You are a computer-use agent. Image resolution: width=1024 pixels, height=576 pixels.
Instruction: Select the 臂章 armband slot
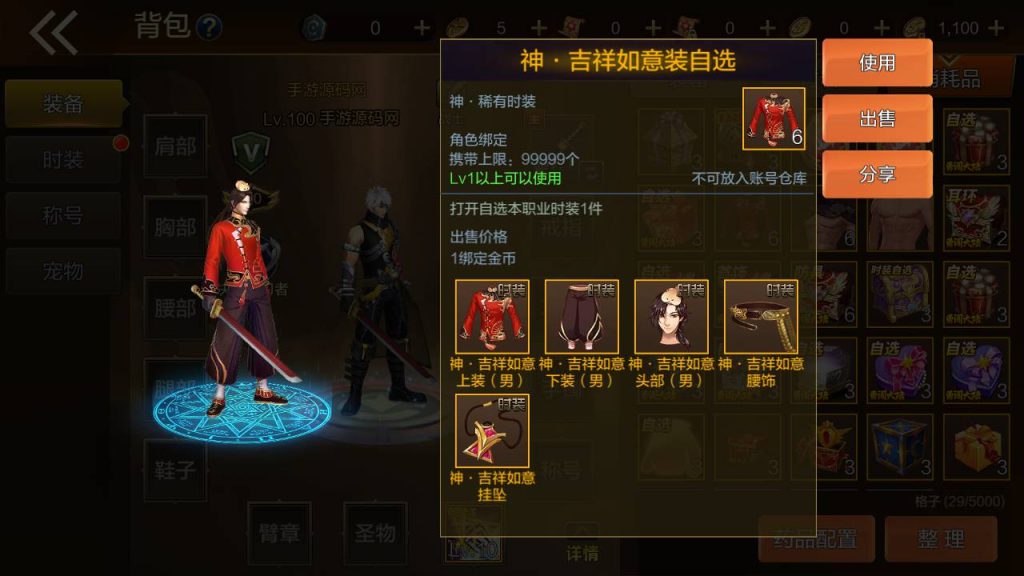278,533
